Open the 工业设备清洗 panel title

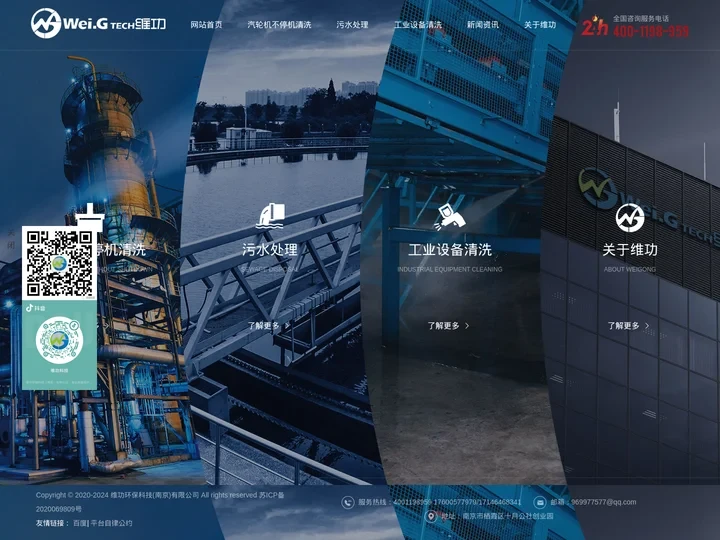tap(450, 250)
